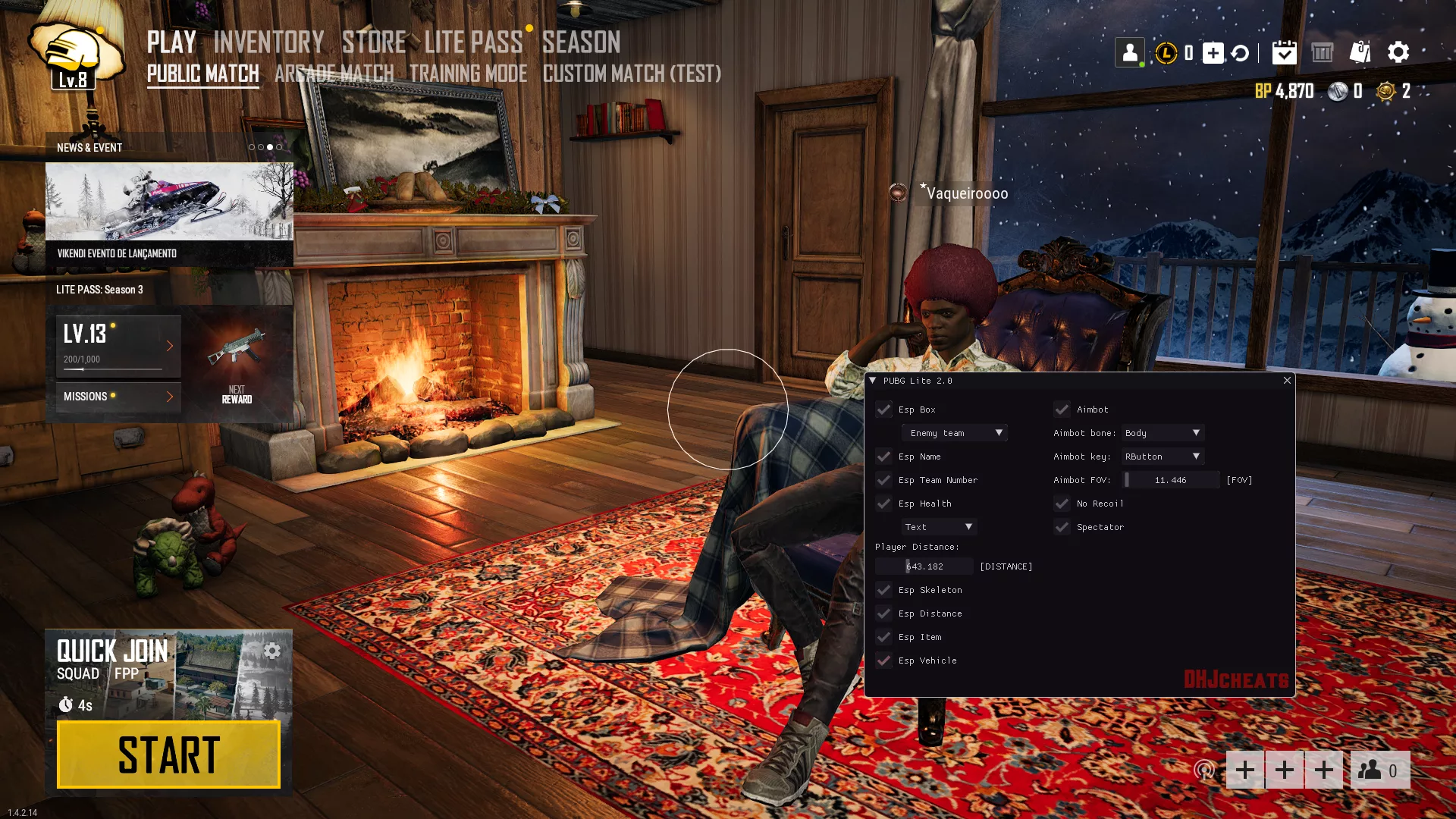Open the CUSTOM MATCH (TEST) tab
The width and height of the screenshot is (1456, 819).
point(632,74)
